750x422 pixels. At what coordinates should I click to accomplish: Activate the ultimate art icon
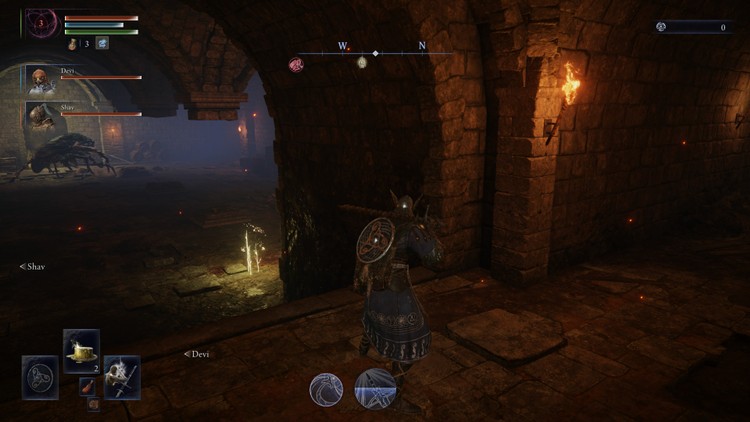click(x=376, y=388)
